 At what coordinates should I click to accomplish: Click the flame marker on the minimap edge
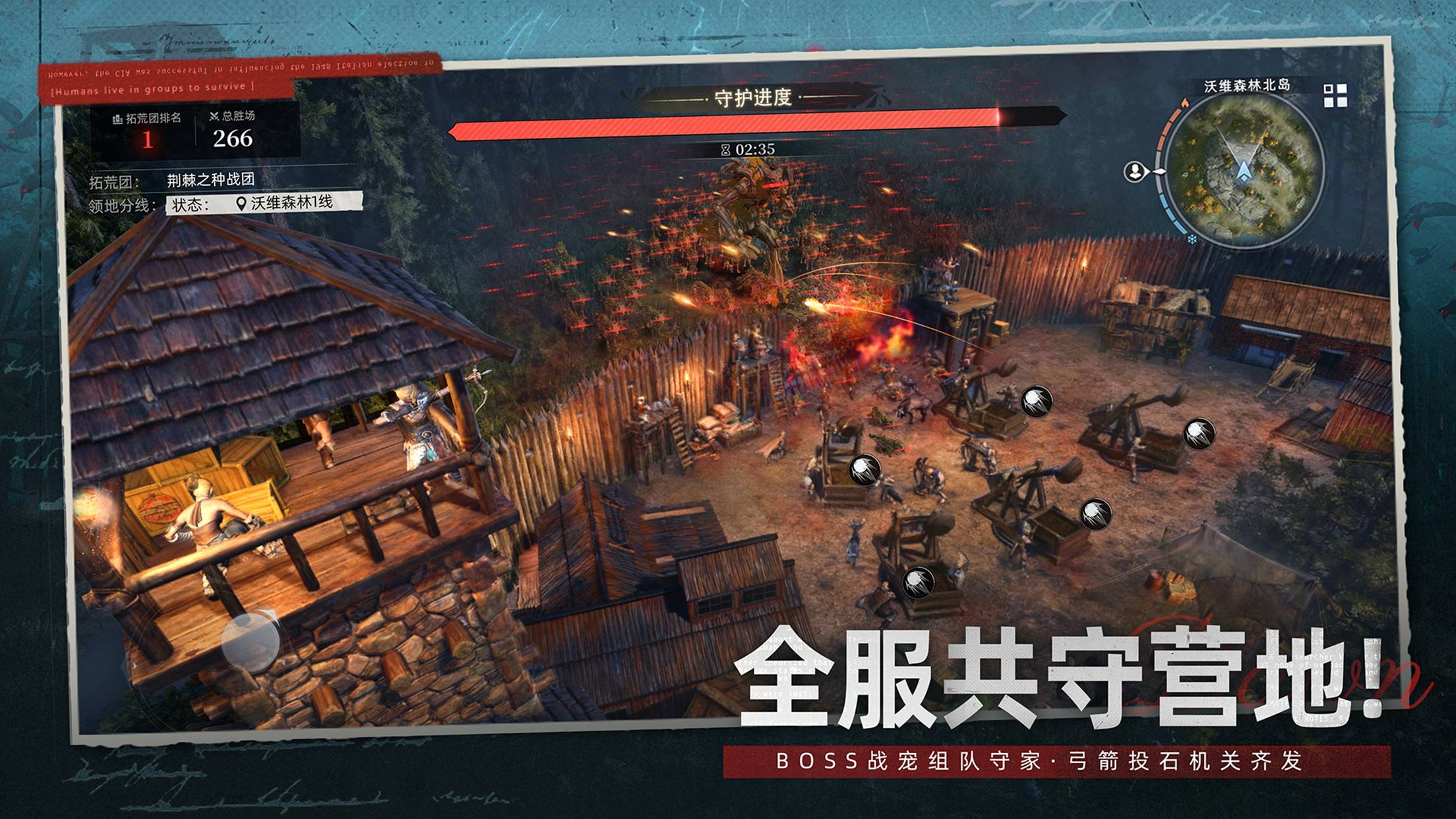pyautogui.click(x=1185, y=103)
